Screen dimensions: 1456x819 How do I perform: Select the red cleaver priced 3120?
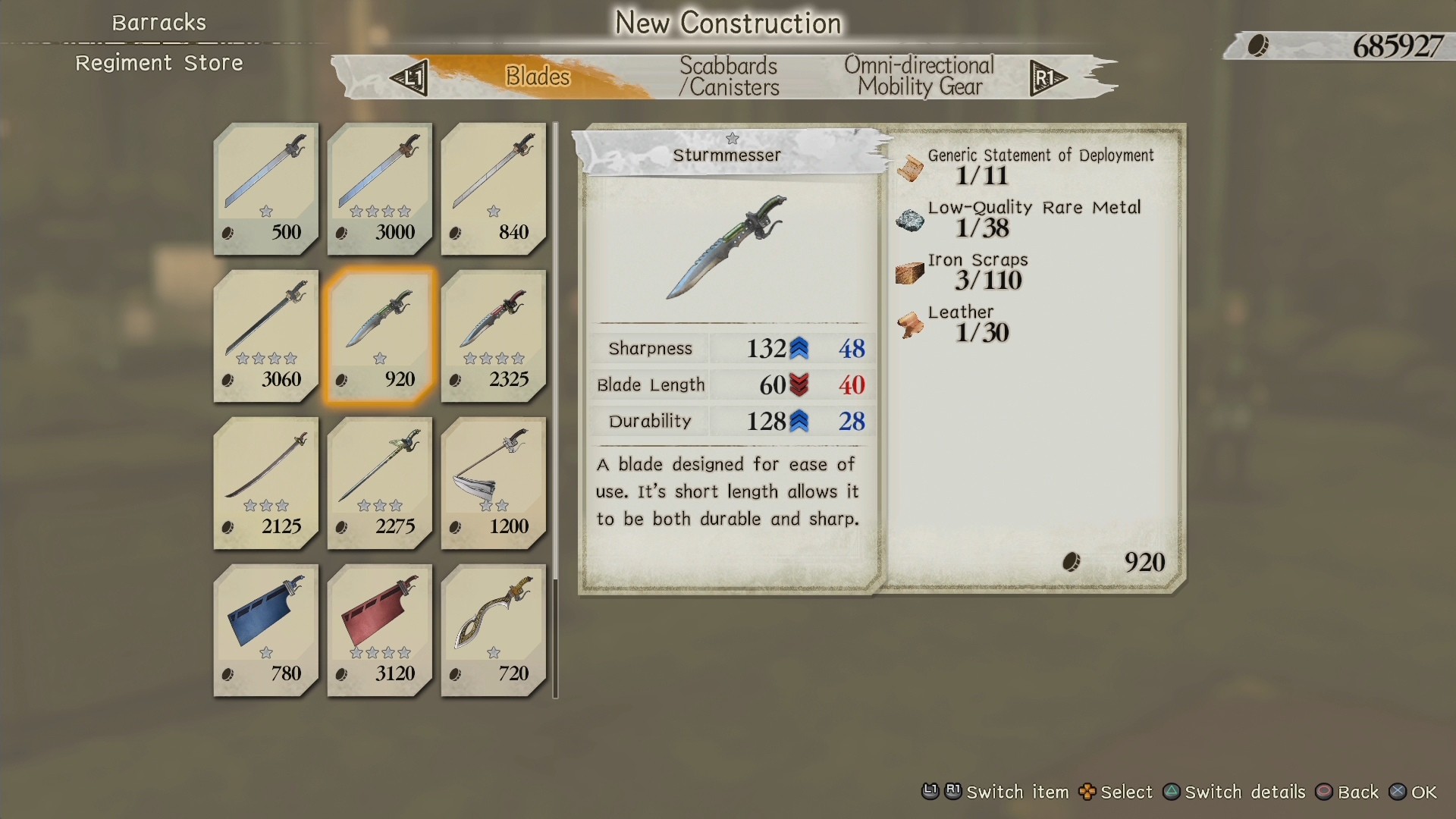(x=380, y=629)
